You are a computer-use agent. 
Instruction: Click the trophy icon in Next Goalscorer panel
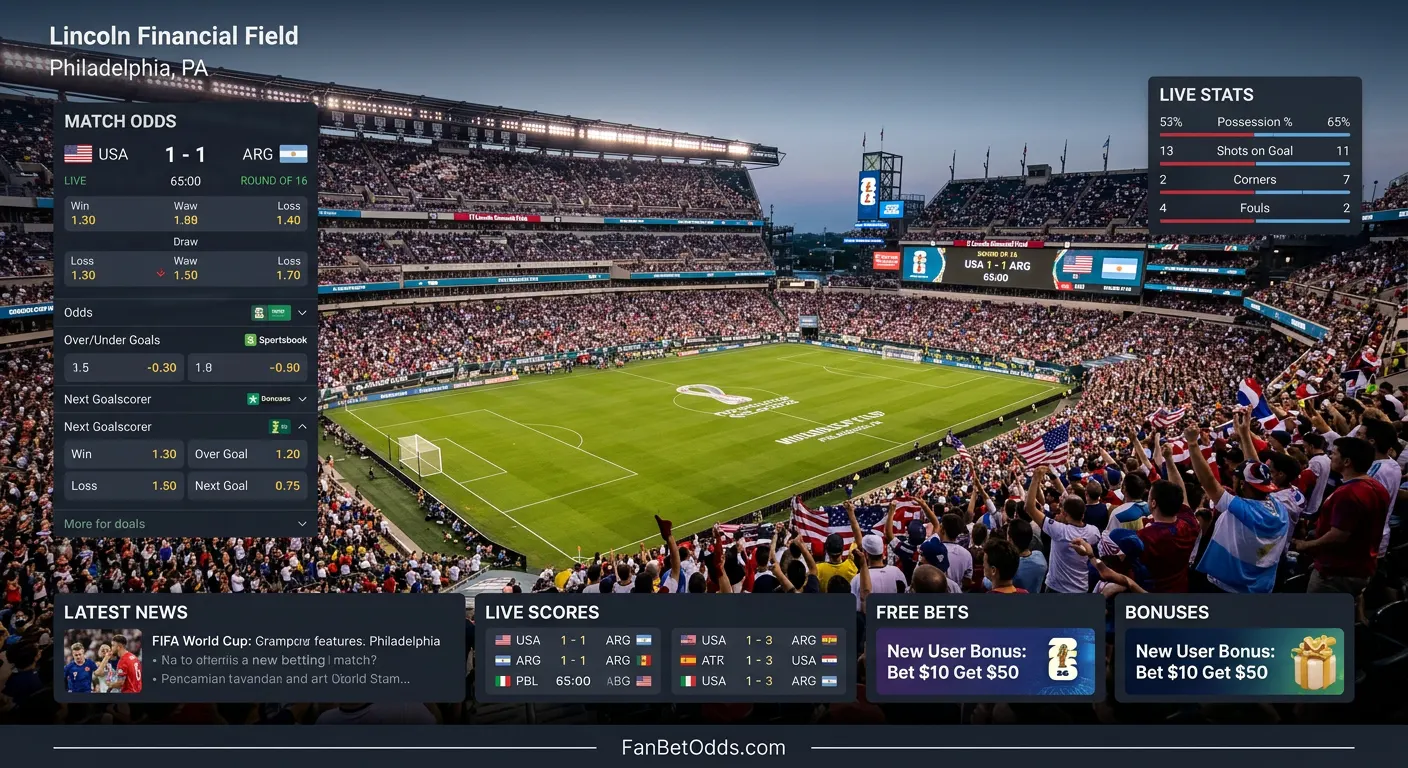pos(277,426)
